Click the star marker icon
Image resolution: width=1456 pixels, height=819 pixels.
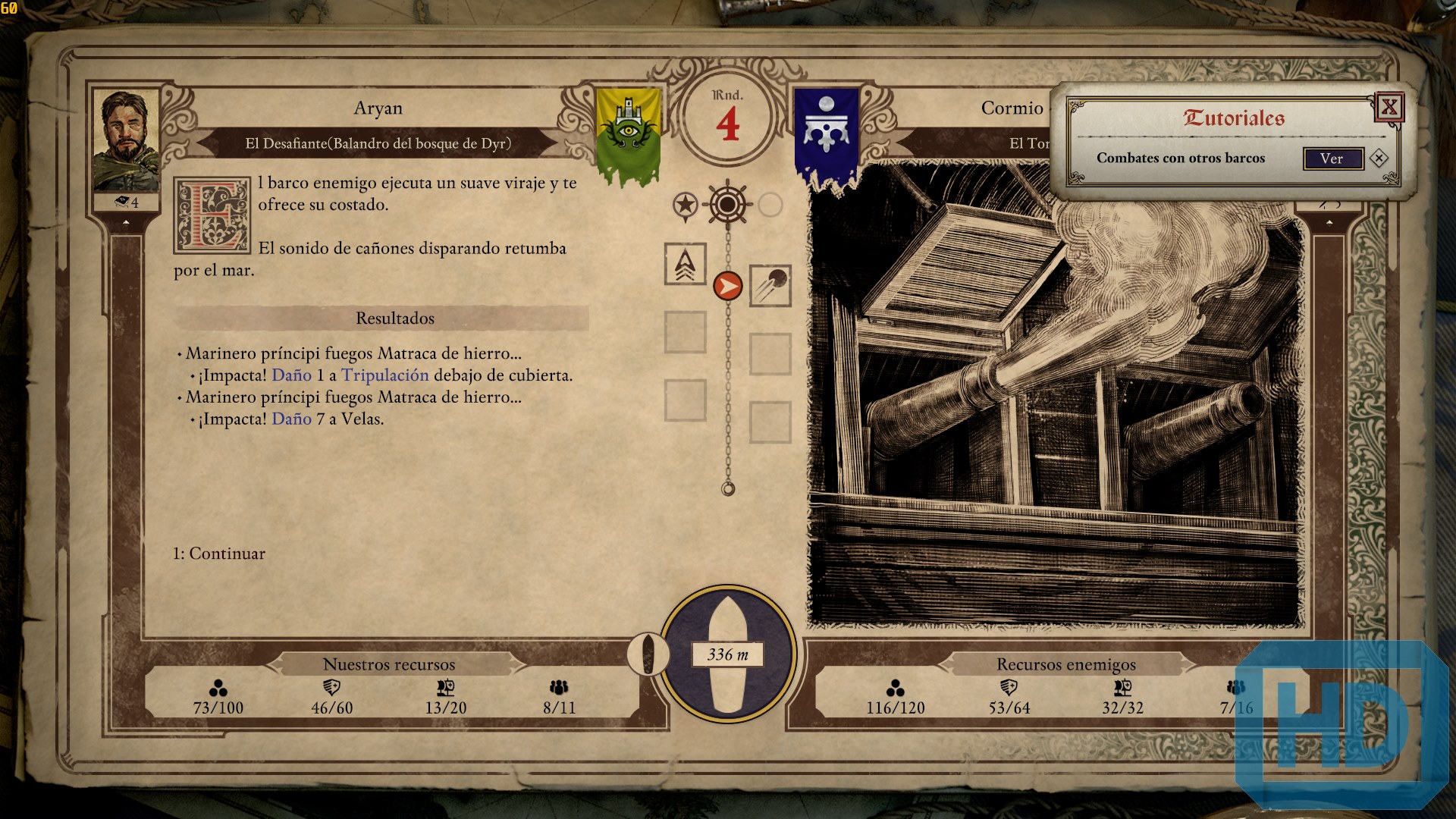(685, 205)
